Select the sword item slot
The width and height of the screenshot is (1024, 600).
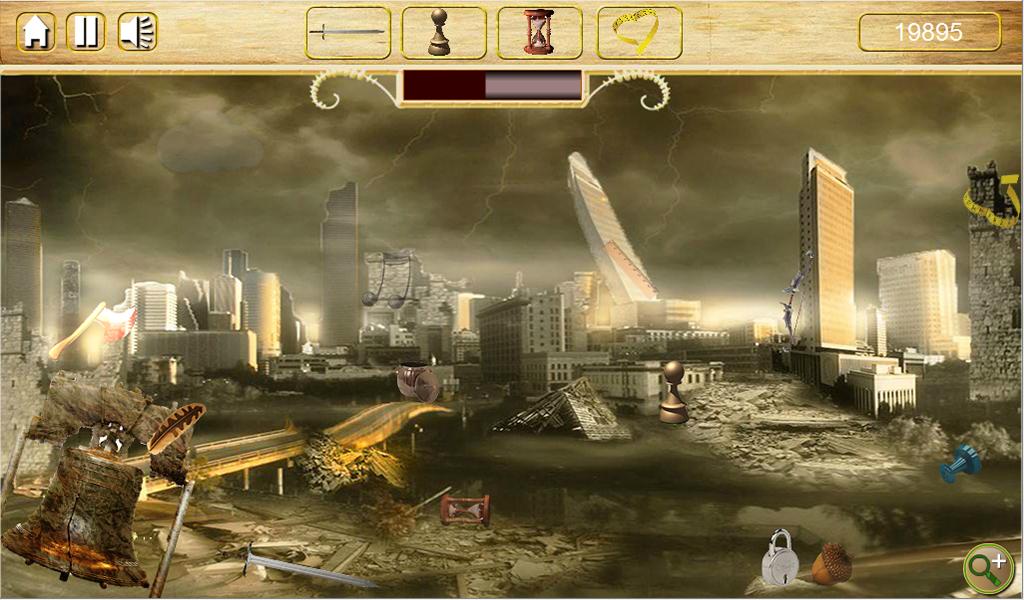(348, 33)
